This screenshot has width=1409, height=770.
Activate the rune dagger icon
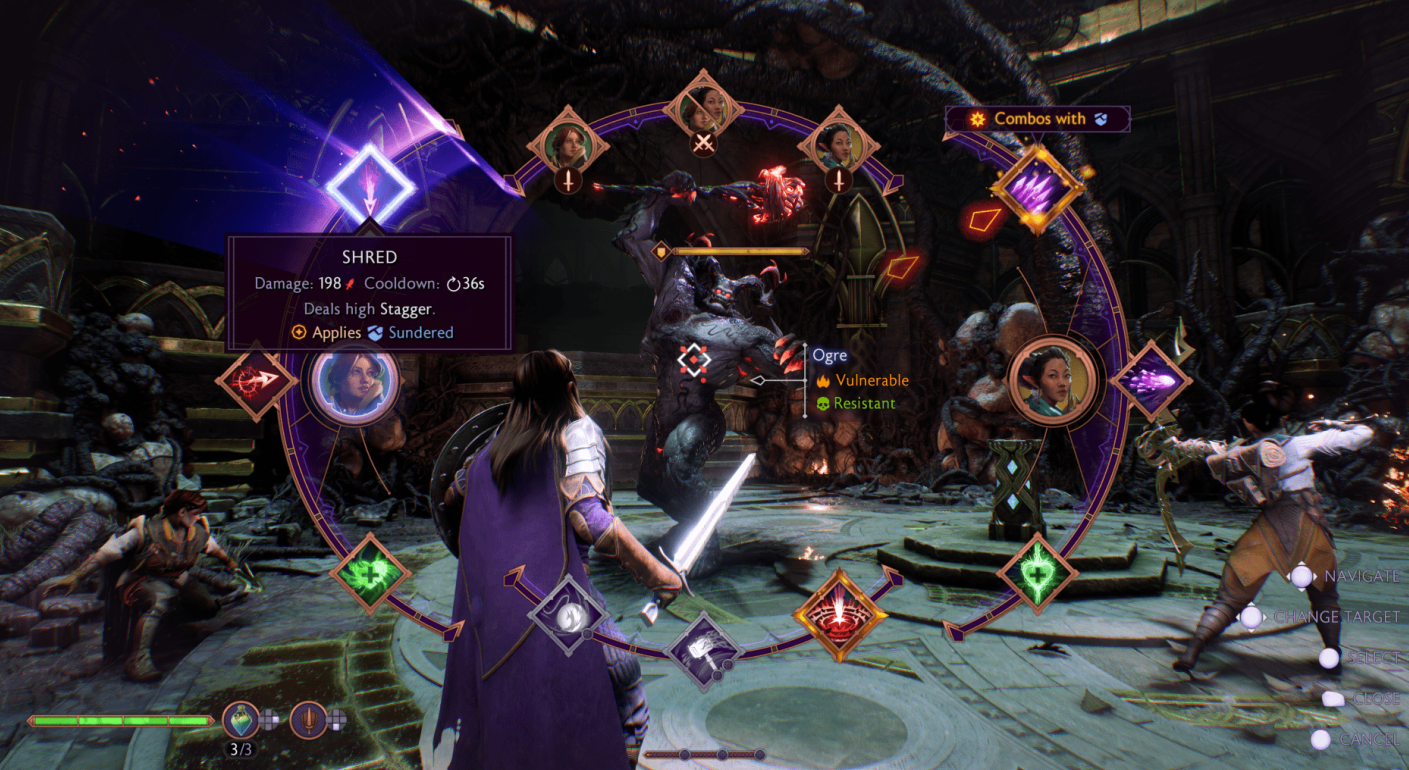[x=309, y=719]
